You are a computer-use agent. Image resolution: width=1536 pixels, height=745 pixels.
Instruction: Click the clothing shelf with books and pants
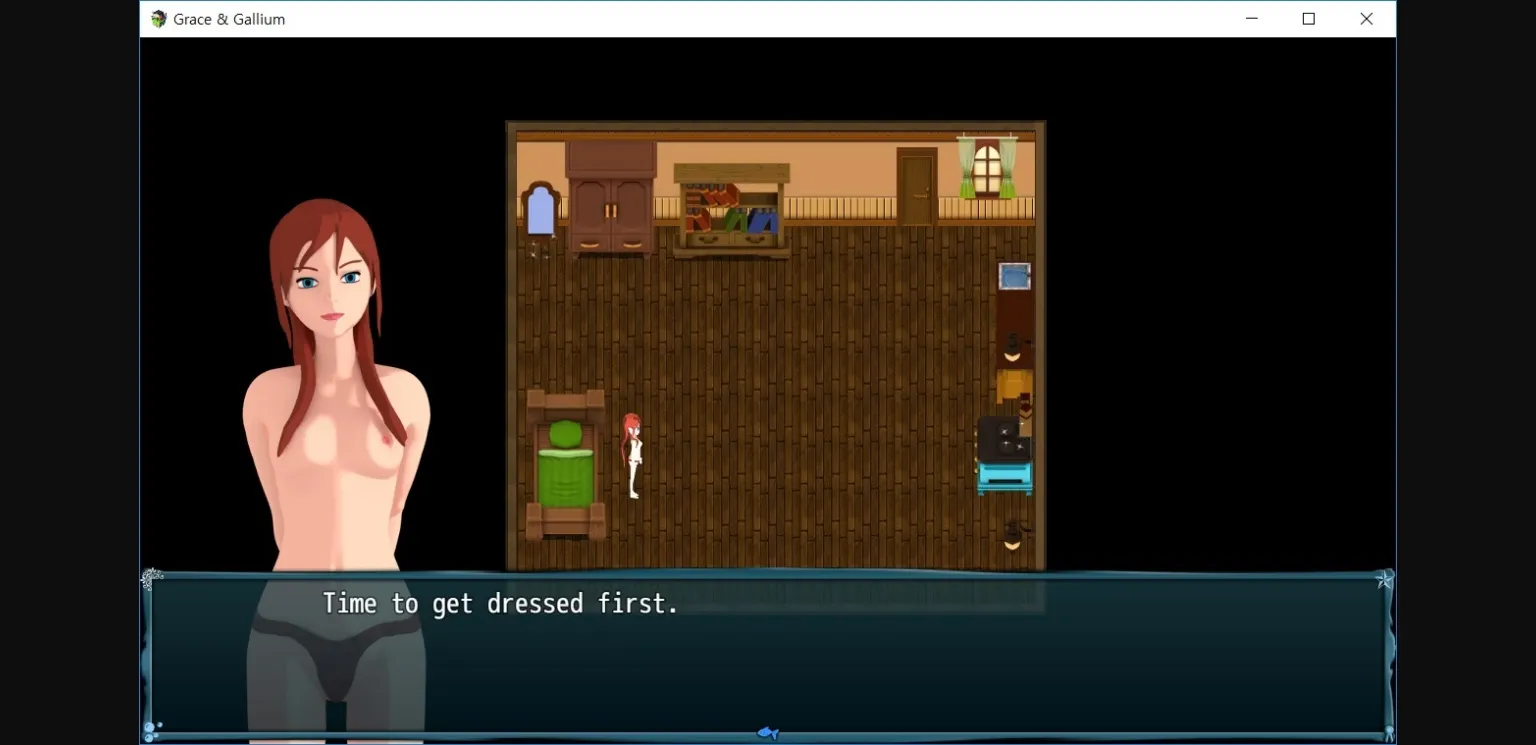[x=729, y=205]
